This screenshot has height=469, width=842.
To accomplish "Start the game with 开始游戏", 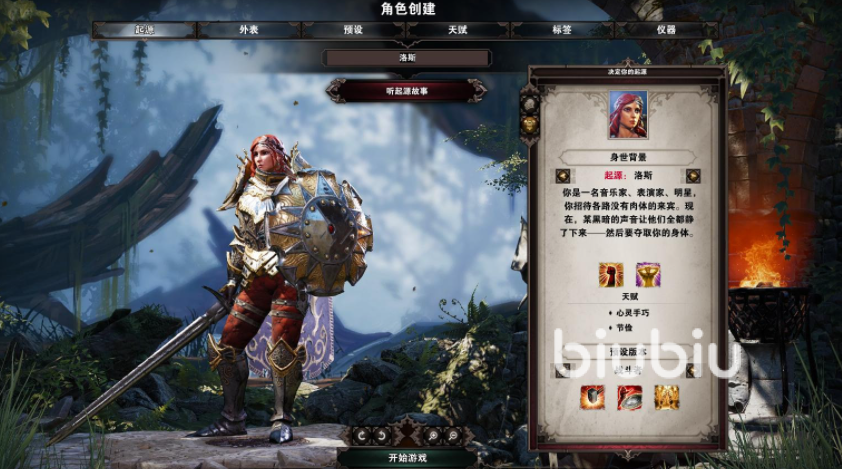I will pyautogui.click(x=406, y=458).
